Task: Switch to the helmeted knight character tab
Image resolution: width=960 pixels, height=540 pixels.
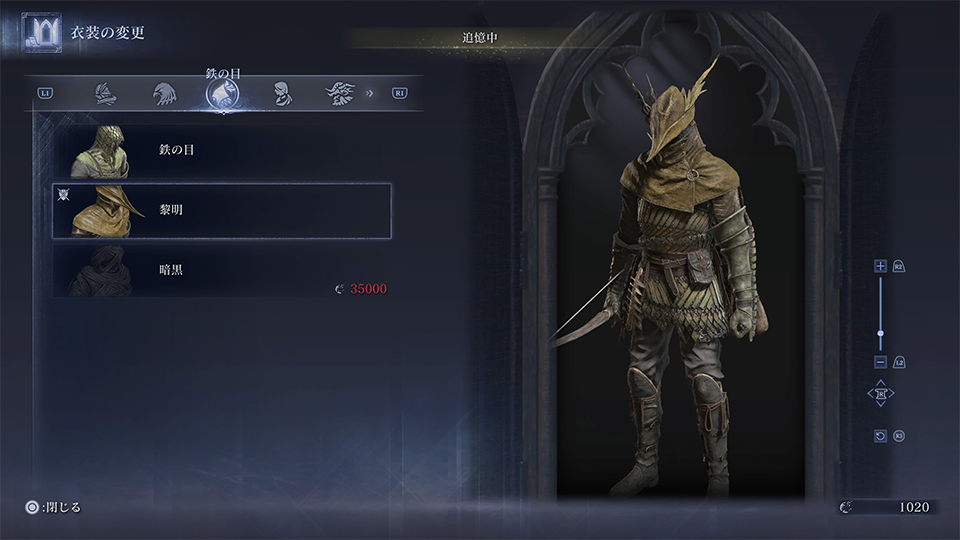Action: coord(106,94)
